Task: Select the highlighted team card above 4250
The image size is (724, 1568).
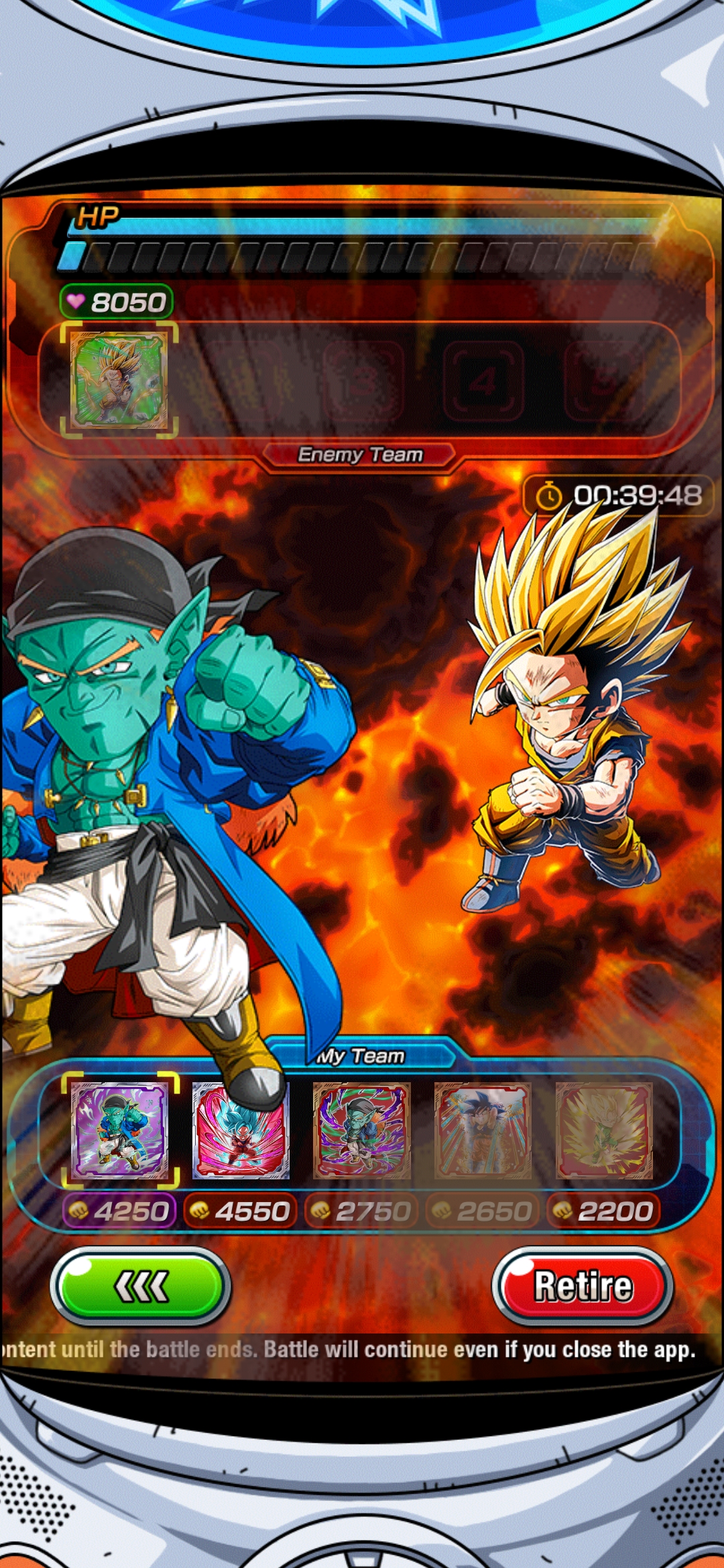Action: click(120, 1130)
